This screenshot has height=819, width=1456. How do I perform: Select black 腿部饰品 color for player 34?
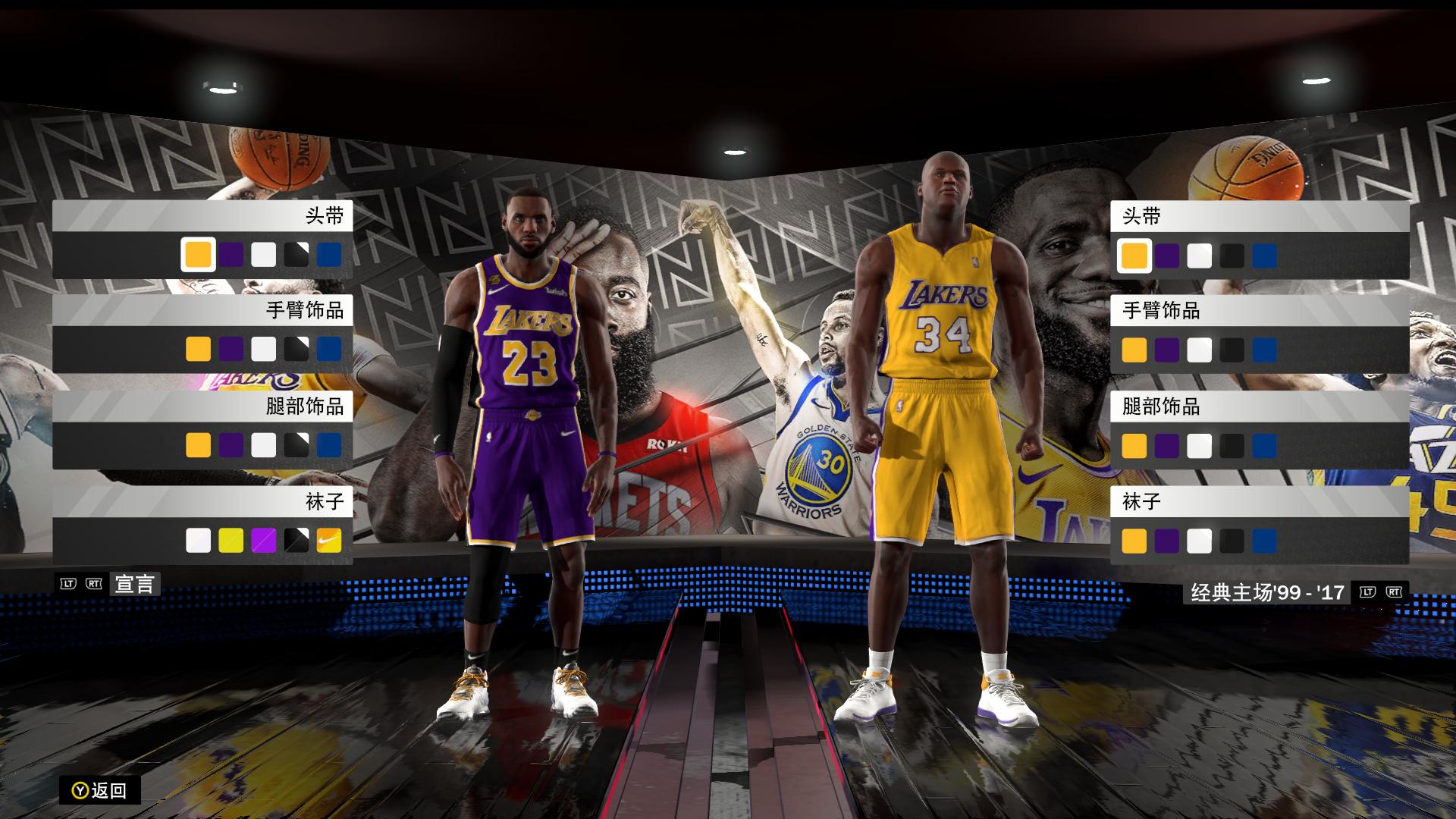pyautogui.click(x=1232, y=444)
